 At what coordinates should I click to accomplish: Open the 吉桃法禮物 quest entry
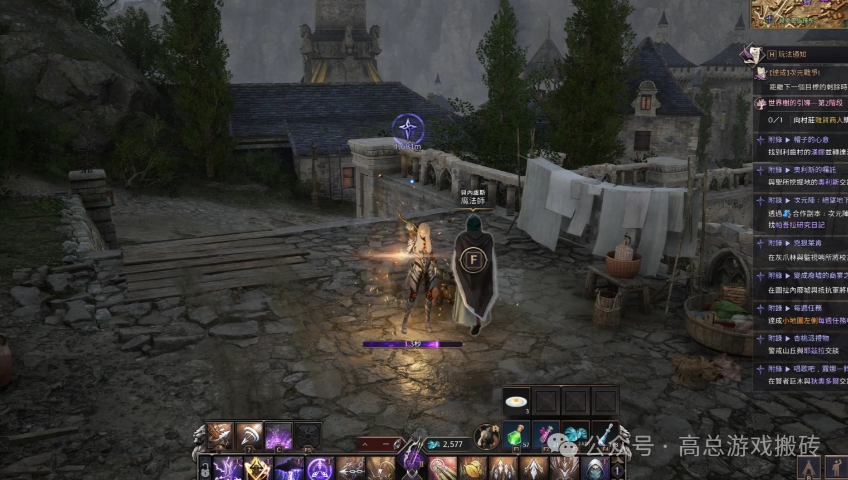(802, 339)
